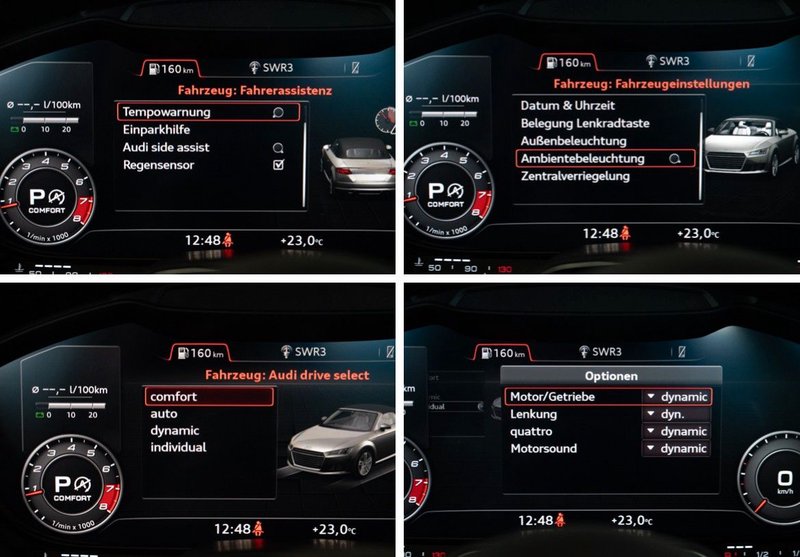The height and width of the screenshot is (557, 800).
Task: Open the Außenbeleuchtung entry
Action: pyautogui.click(x=574, y=141)
